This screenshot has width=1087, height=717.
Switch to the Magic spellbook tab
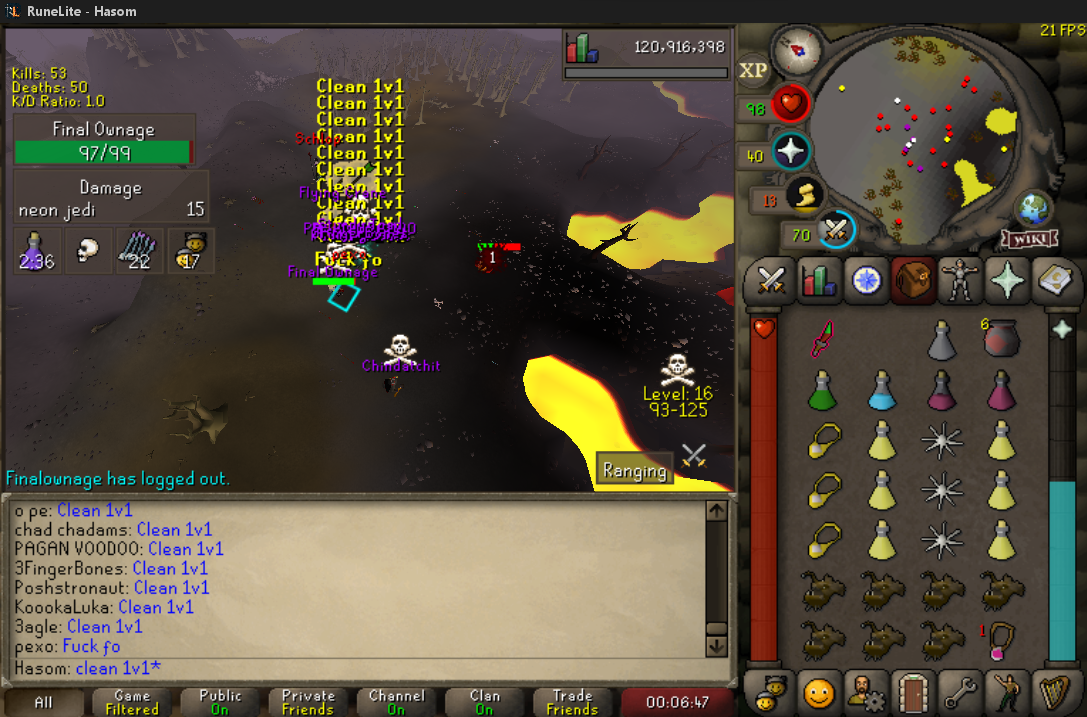tap(1052, 280)
